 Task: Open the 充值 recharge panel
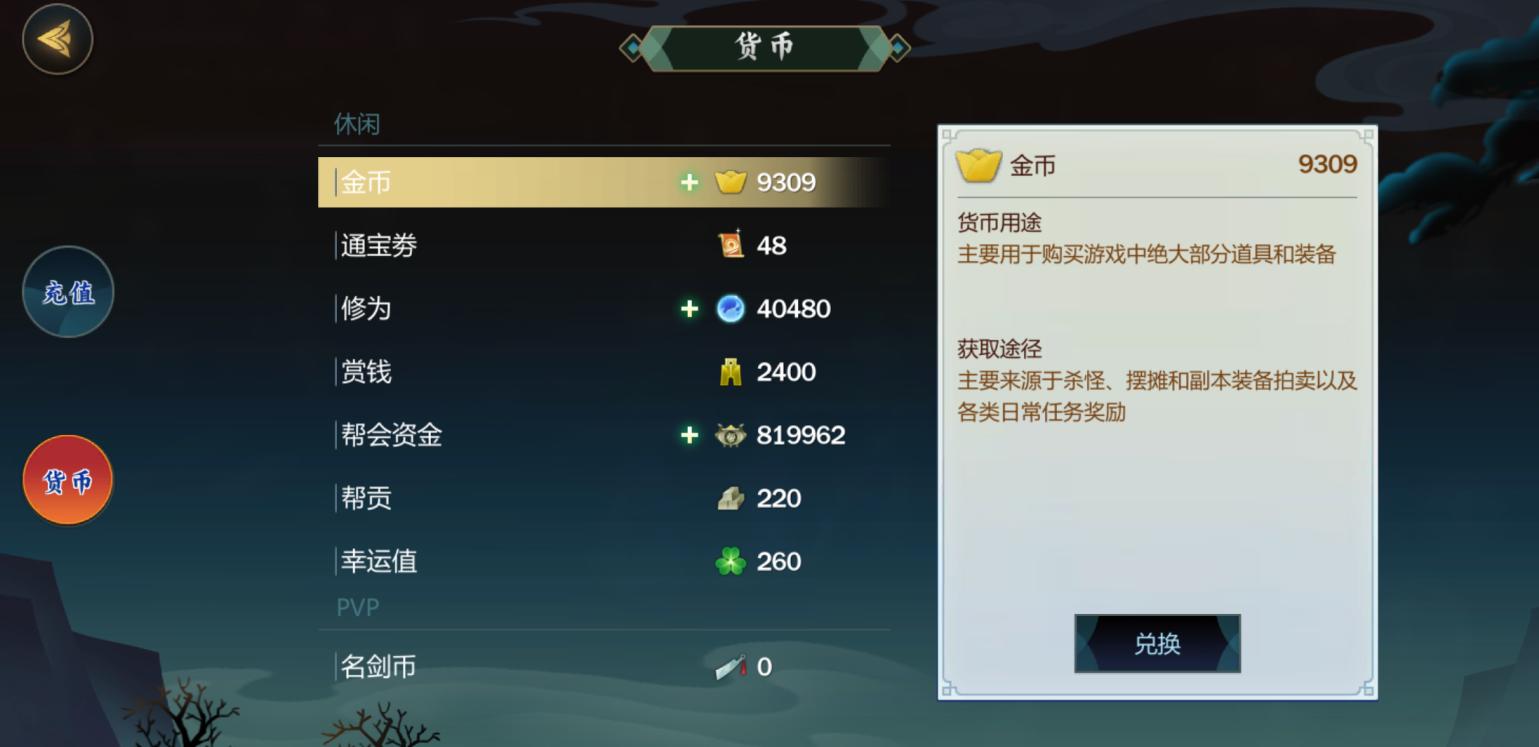pyautogui.click(x=67, y=292)
